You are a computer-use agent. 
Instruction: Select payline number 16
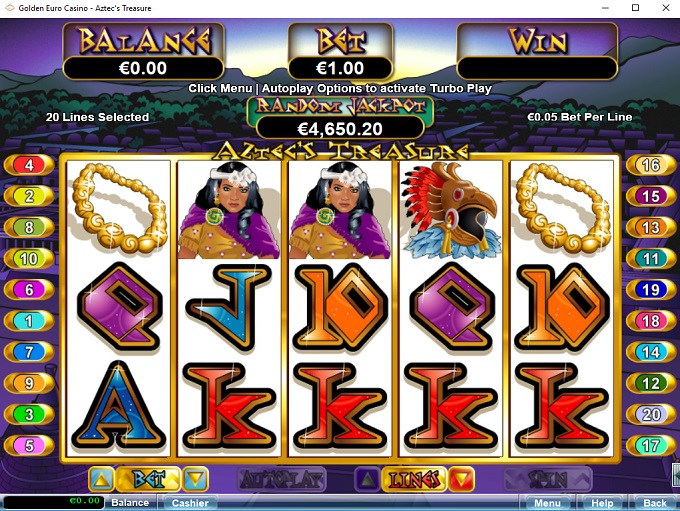click(651, 165)
